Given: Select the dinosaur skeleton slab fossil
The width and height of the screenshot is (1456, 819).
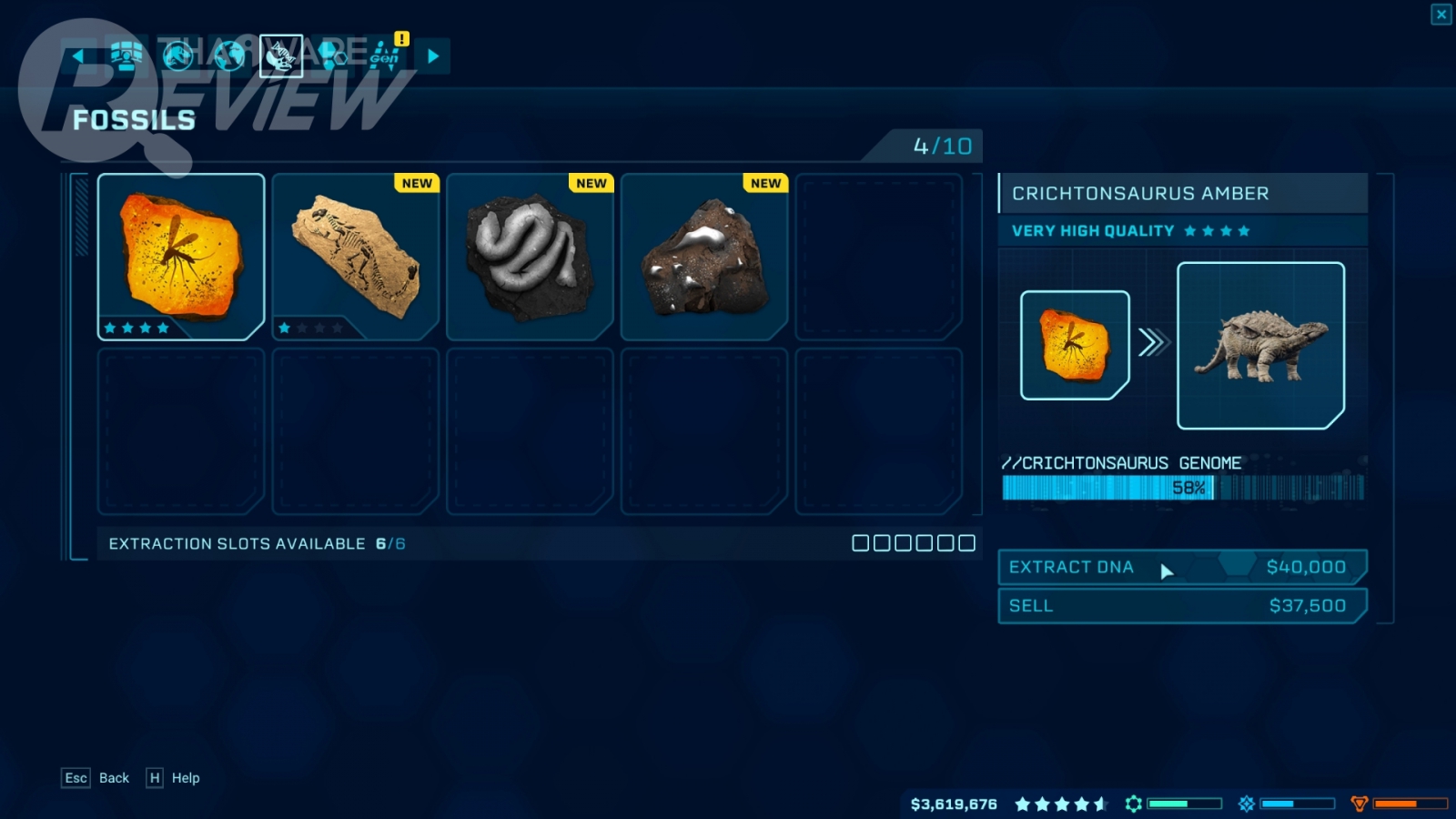Looking at the screenshot, I should pos(356,257).
